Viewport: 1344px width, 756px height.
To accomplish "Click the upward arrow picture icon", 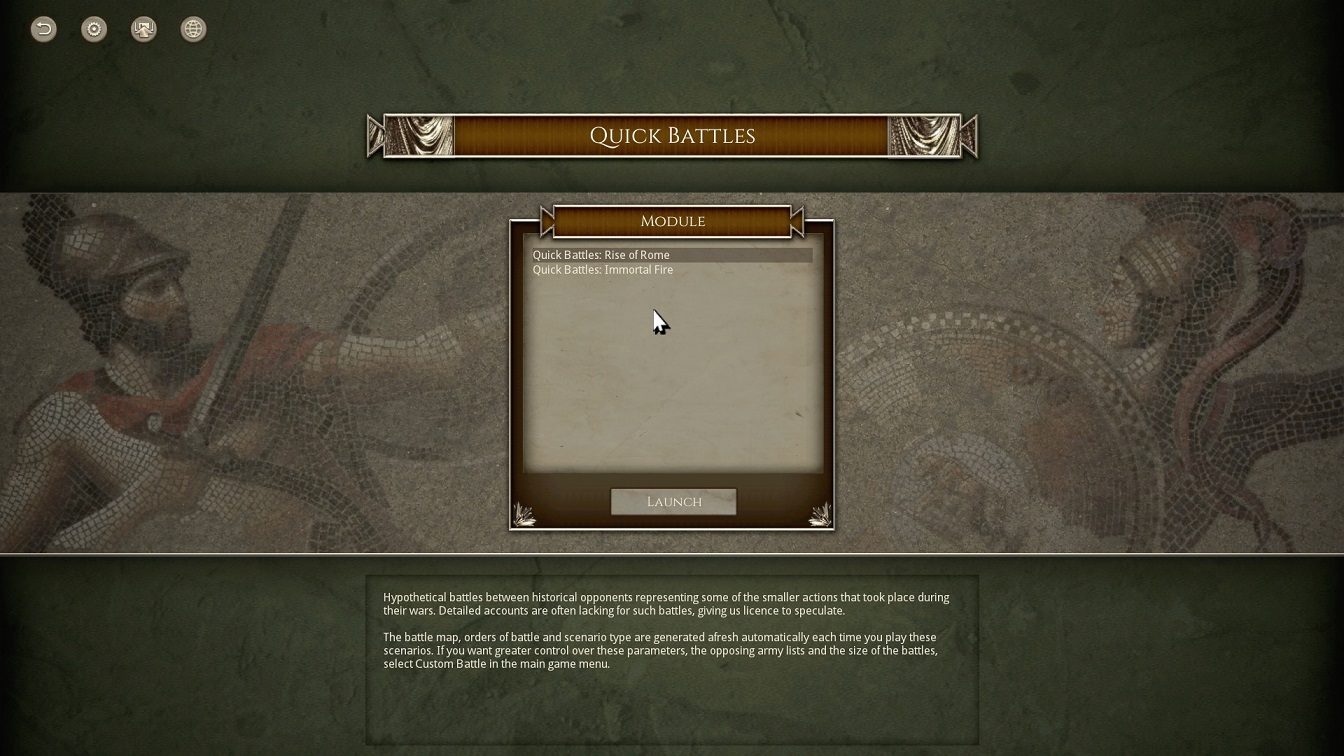I will (144, 29).
